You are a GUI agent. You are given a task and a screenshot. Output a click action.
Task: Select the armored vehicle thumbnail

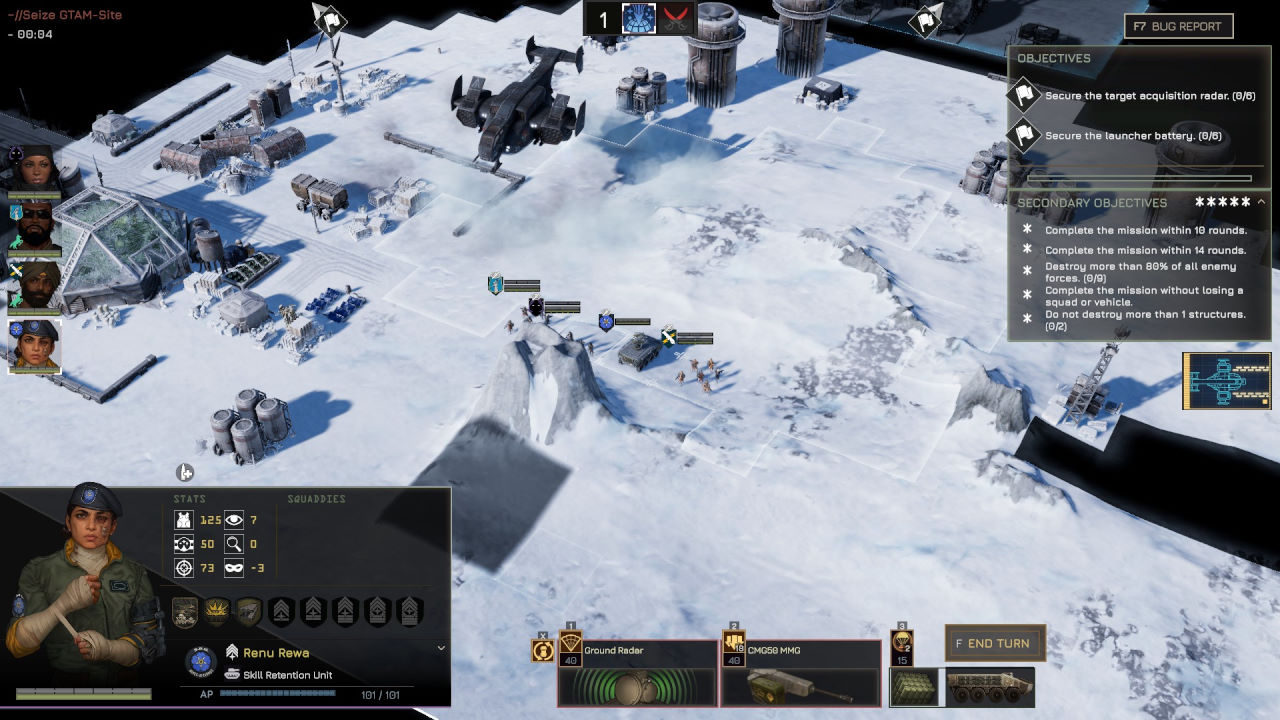(990, 688)
